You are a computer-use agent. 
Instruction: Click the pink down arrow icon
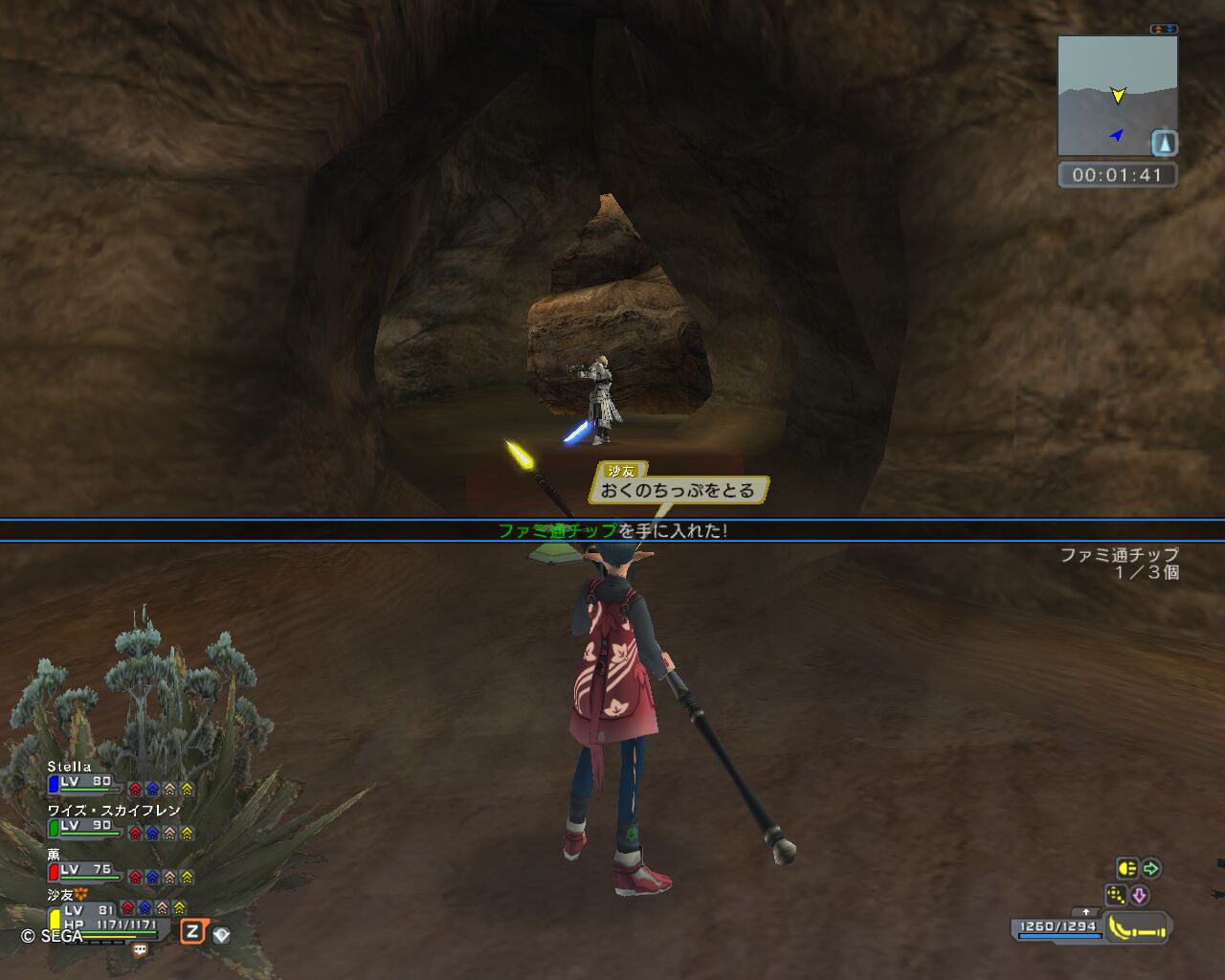pyautogui.click(x=1140, y=895)
